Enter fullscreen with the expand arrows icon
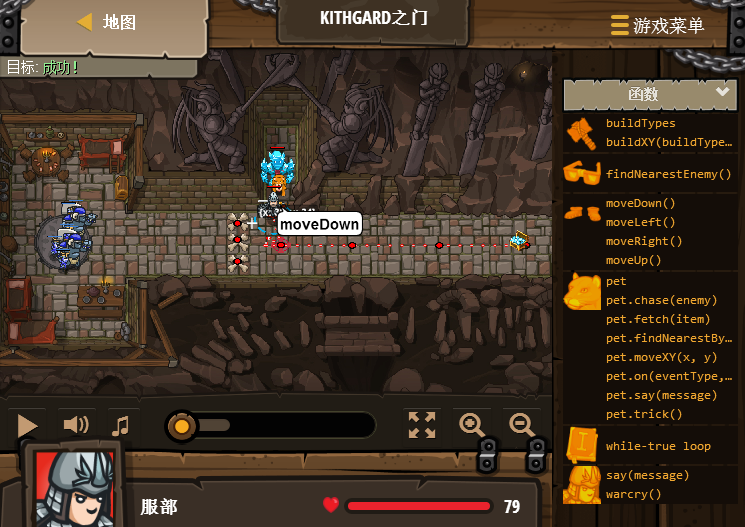Viewport: 745px width, 527px height. pyautogui.click(x=422, y=425)
